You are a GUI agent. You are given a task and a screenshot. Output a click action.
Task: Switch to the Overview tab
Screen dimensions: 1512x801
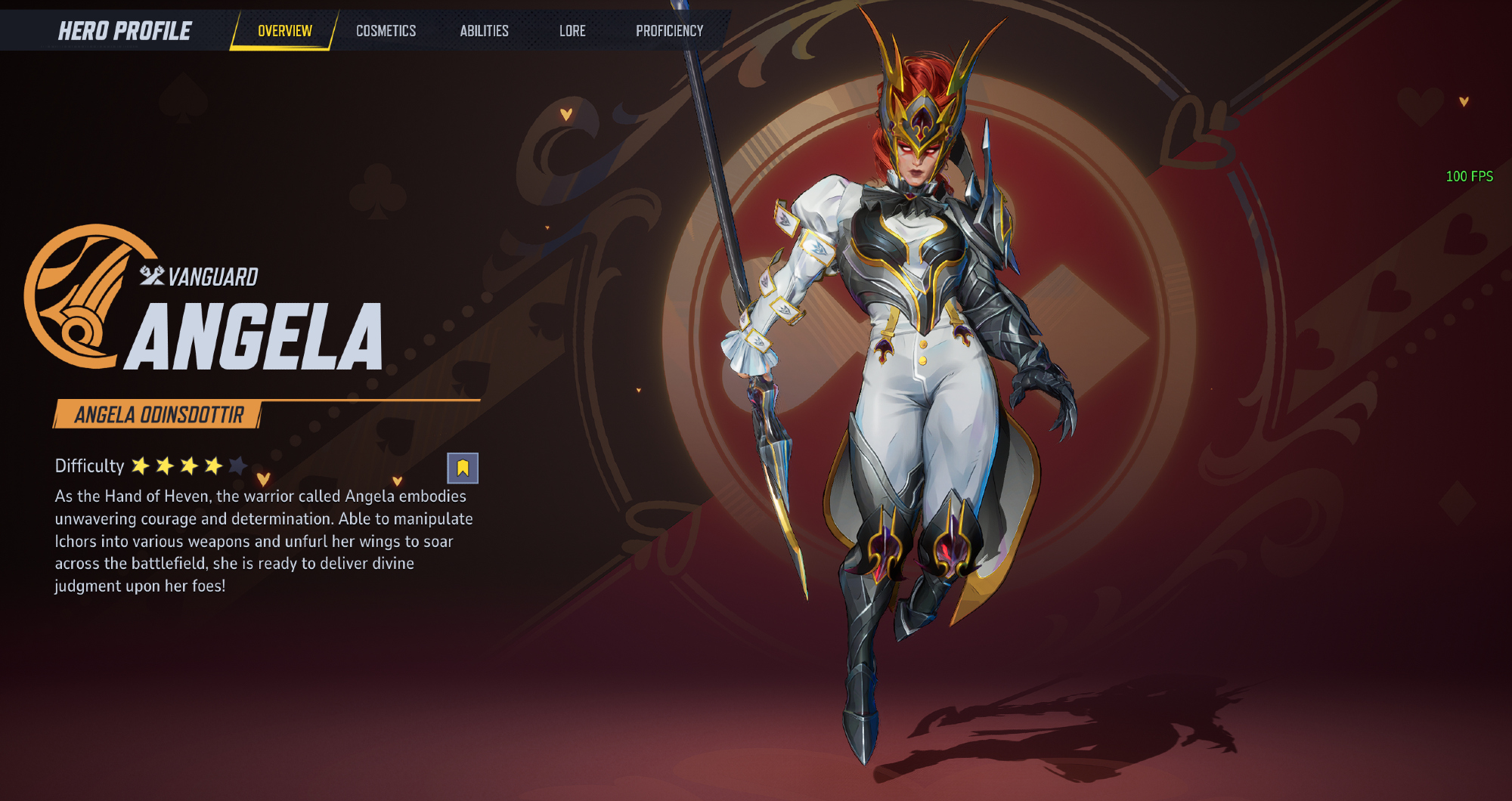(x=284, y=31)
